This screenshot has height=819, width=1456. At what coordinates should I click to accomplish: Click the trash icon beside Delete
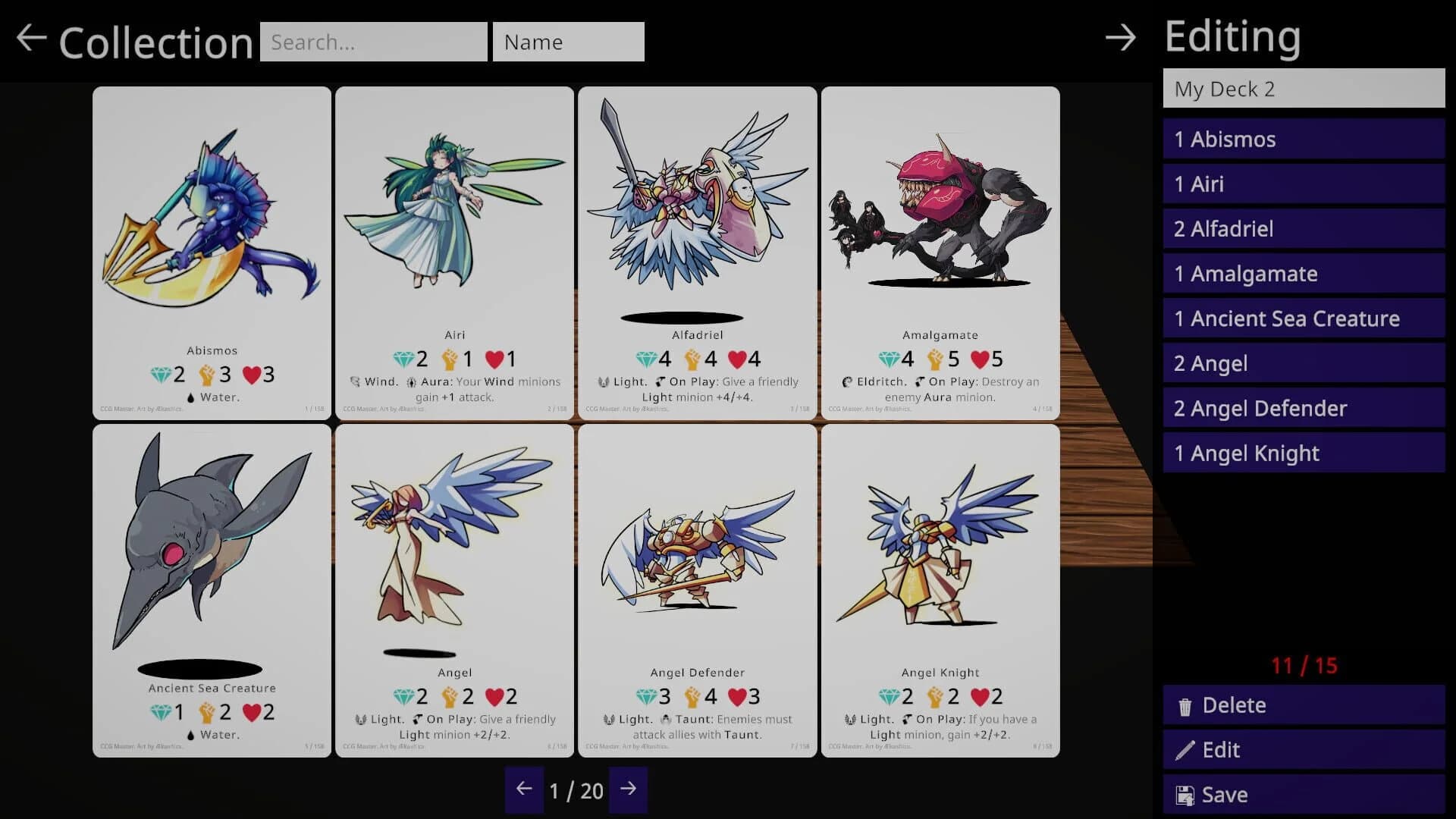[x=1186, y=704]
